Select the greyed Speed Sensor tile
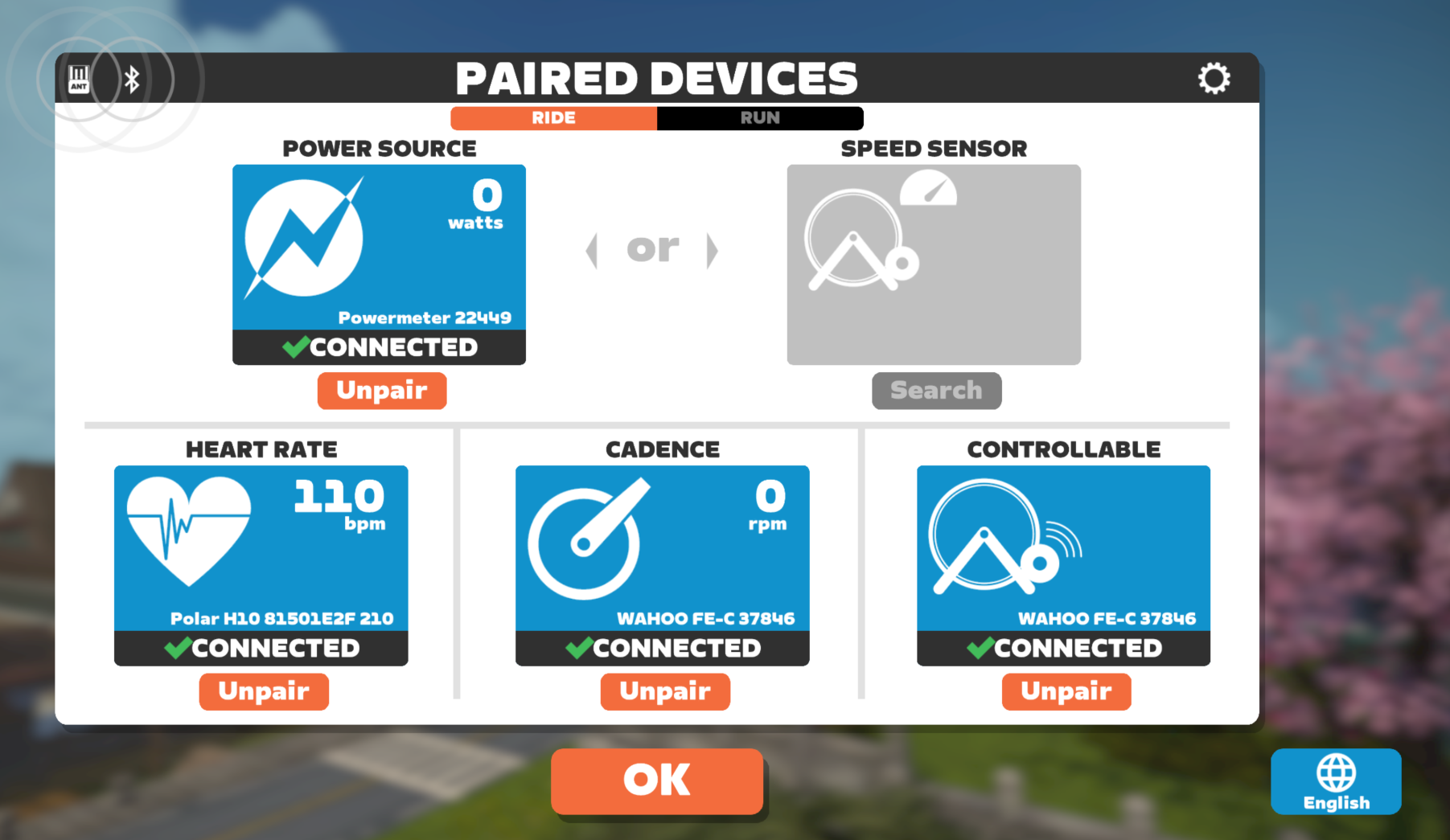1450x840 pixels. pyautogui.click(x=934, y=264)
